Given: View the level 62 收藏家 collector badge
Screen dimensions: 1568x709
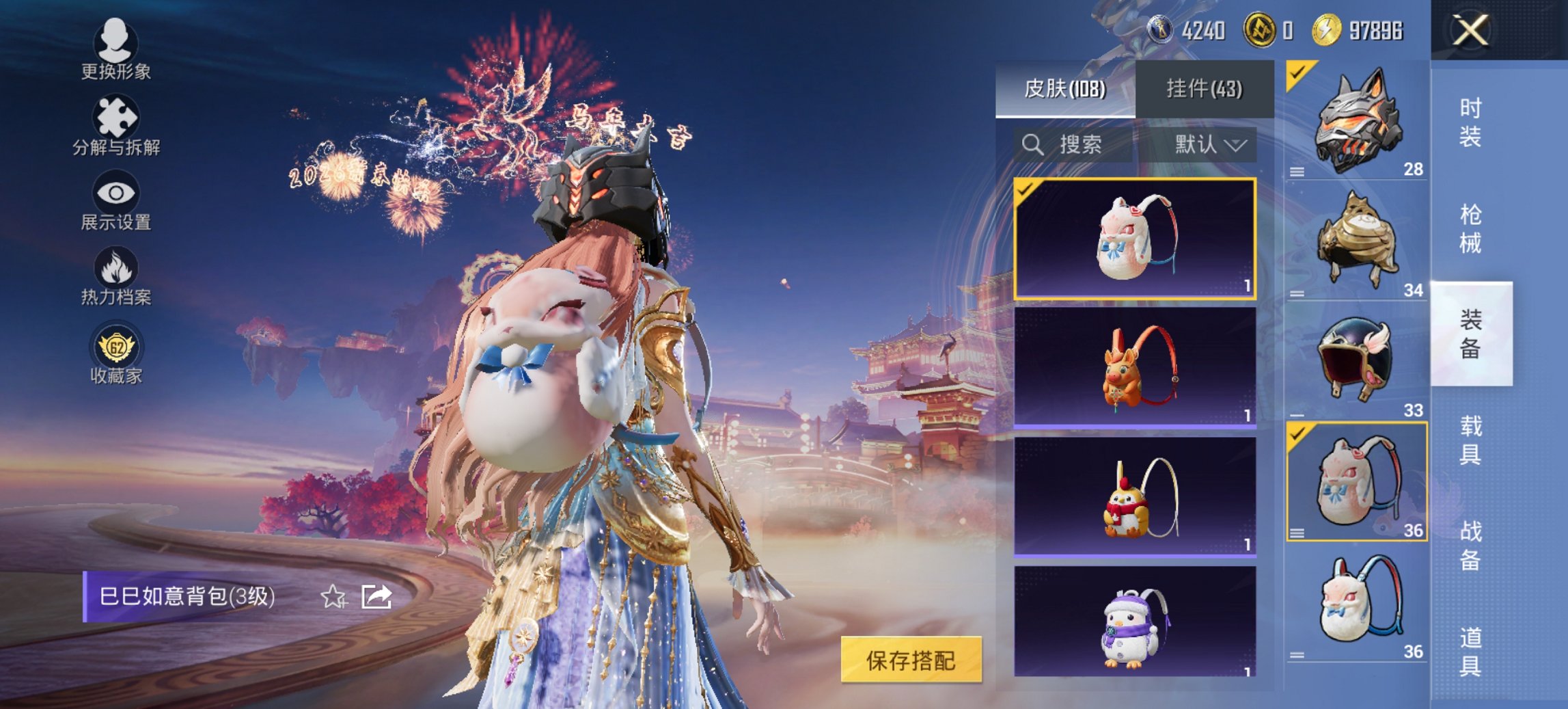Looking at the screenshot, I should (116, 359).
